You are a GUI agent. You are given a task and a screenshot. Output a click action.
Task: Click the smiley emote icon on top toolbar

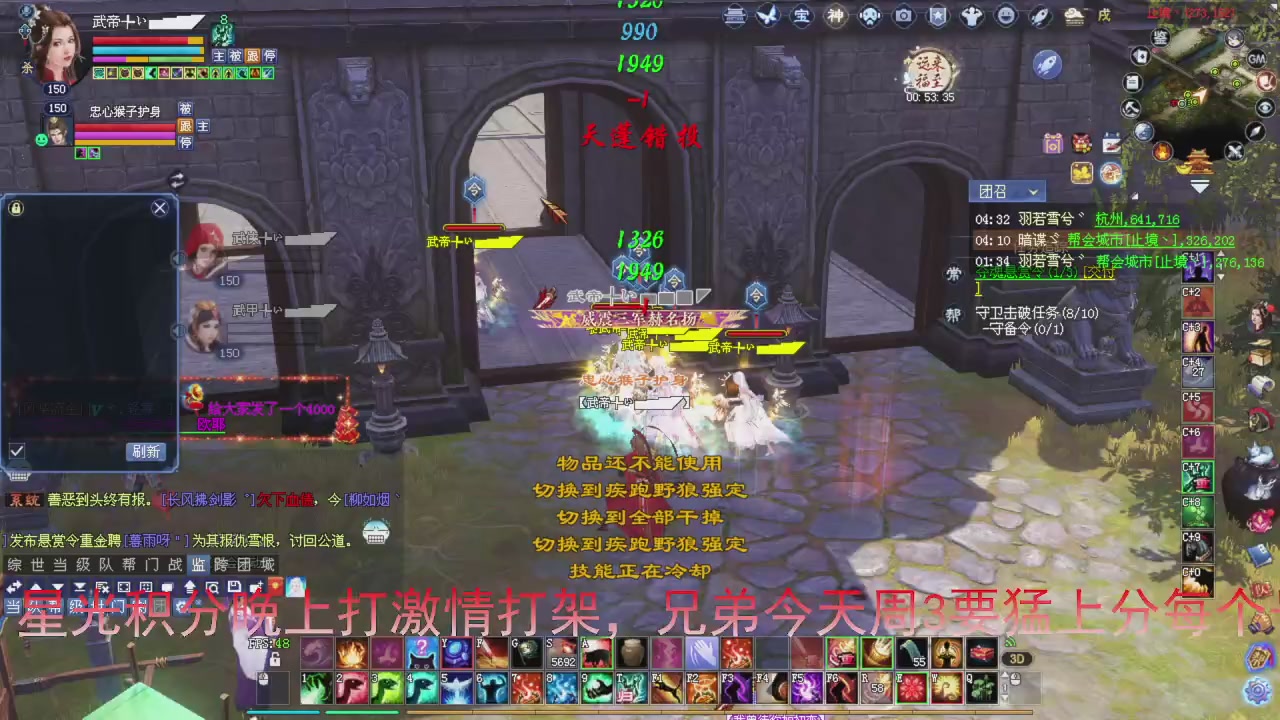[1003, 15]
